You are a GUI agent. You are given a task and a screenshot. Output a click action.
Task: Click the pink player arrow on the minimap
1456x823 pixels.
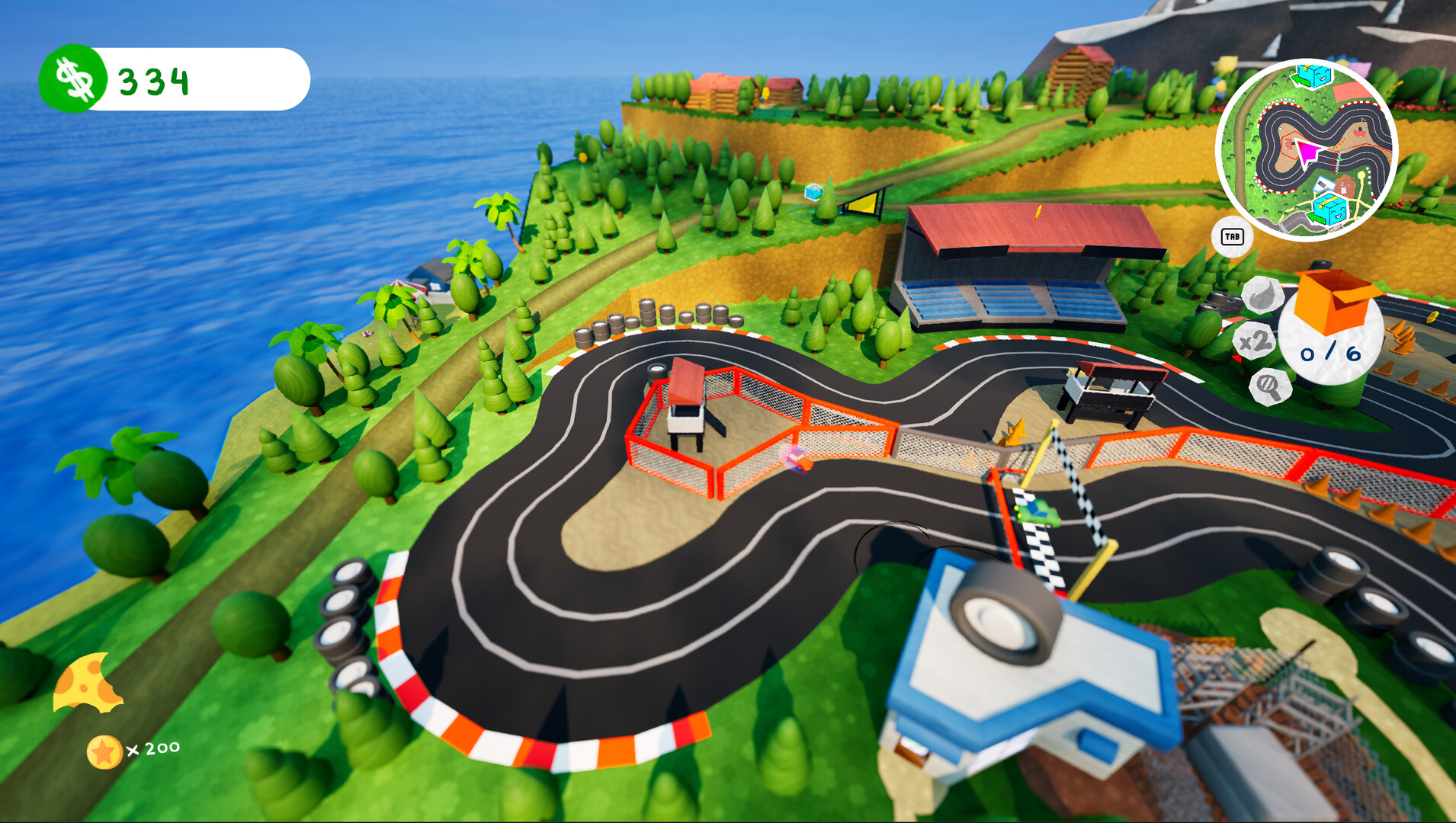point(1307,151)
